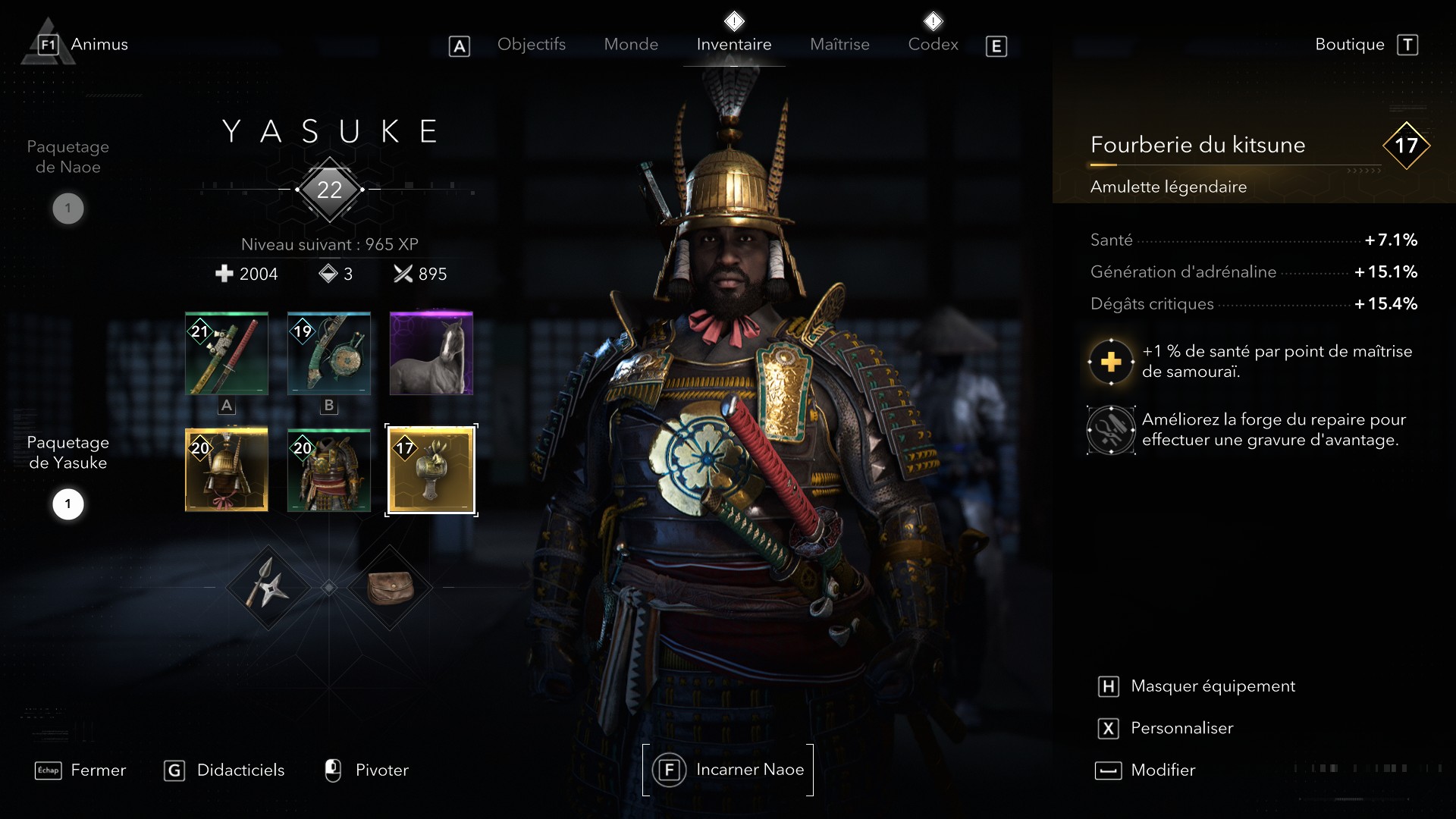Screen dimensions: 1456x819
Task: Open the level 20 armor slot
Action: coord(328,470)
